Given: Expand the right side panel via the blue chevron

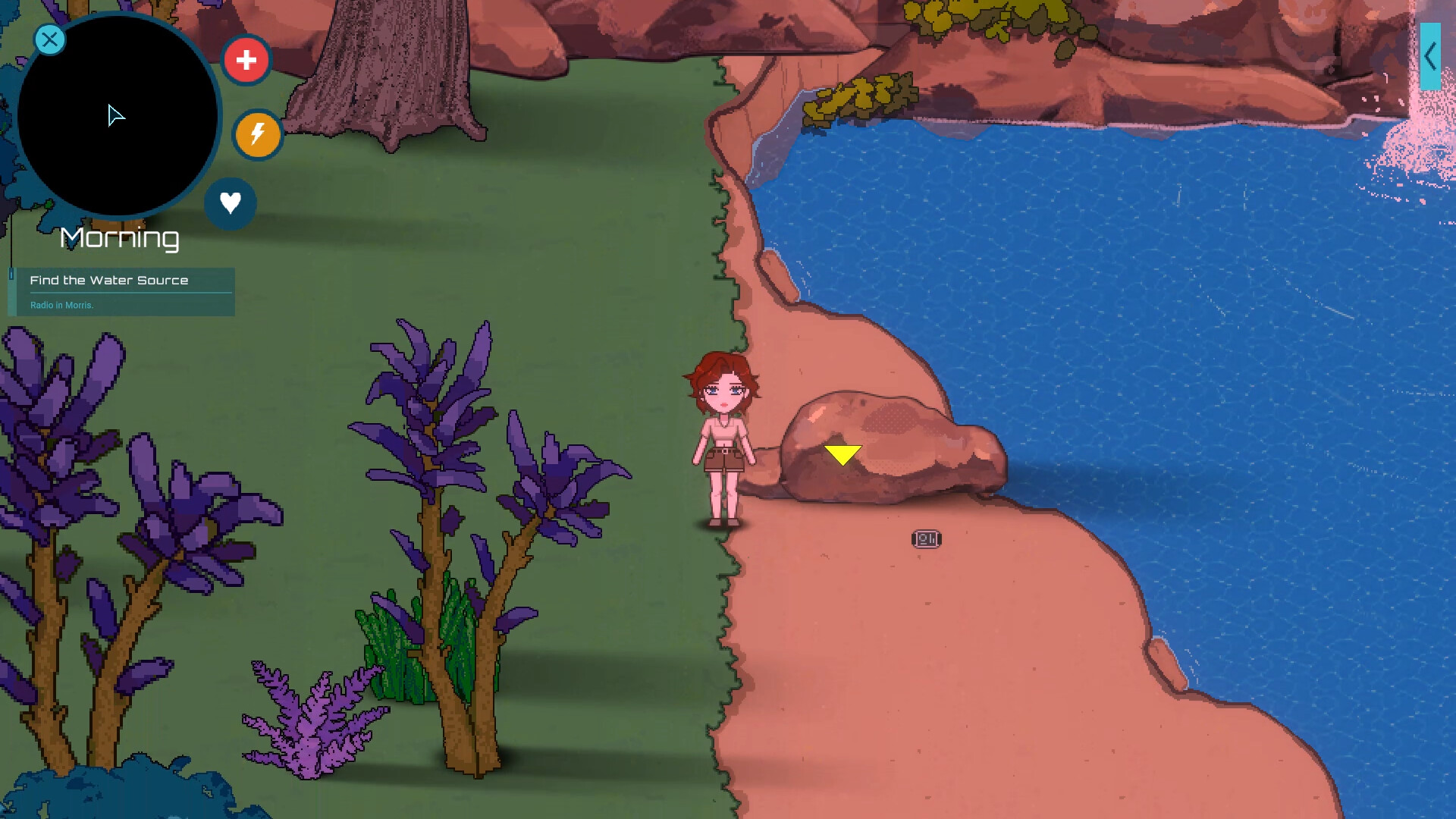Looking at the screenshot, I should 1432,55.
